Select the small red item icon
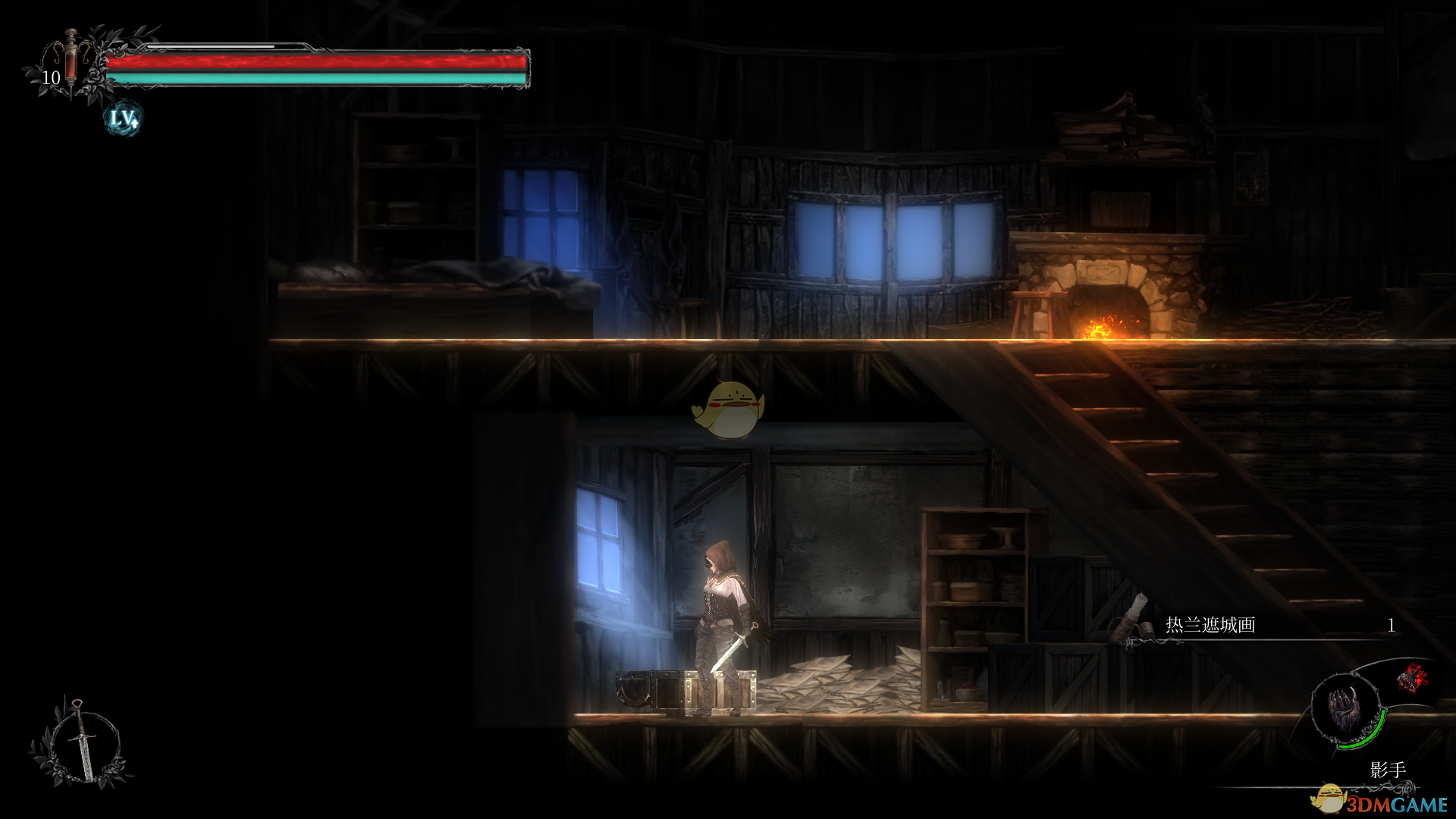Image resolution: width=1456 pixels, height=819 pixels. pyautogui.click(x=1412, y=678)
